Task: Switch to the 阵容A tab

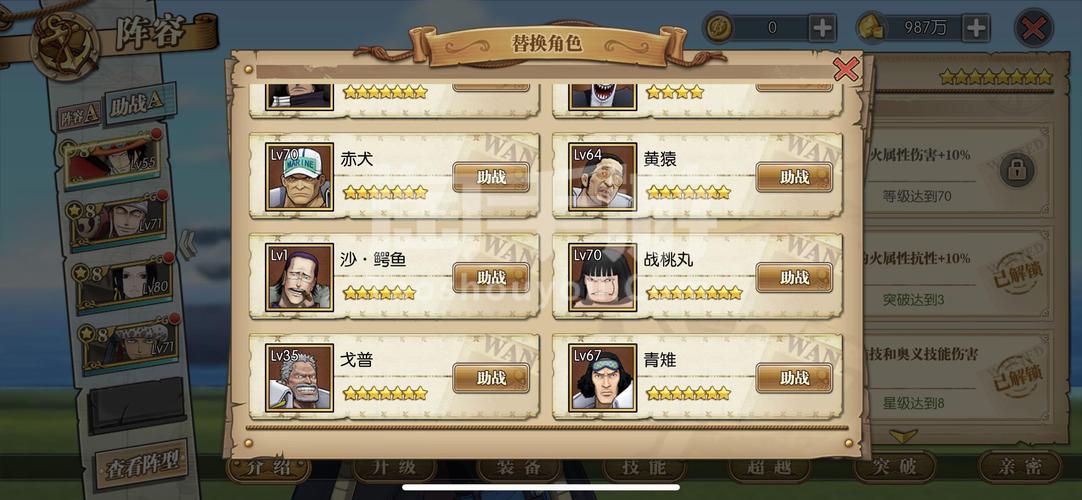Action: tap(77, 116)
